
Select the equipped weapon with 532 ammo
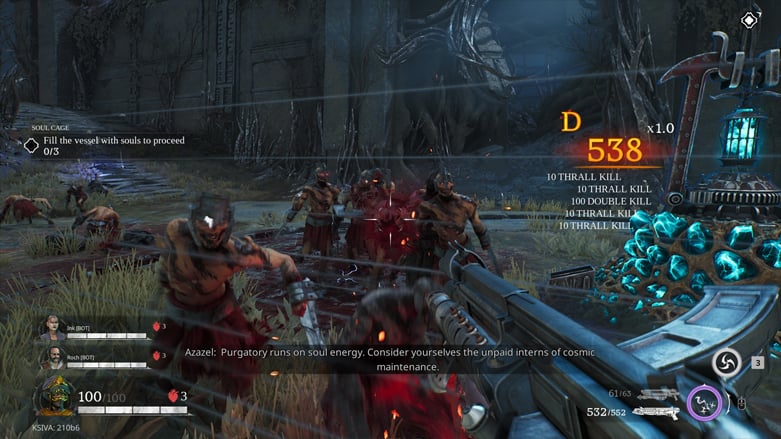tap(656, 412)
